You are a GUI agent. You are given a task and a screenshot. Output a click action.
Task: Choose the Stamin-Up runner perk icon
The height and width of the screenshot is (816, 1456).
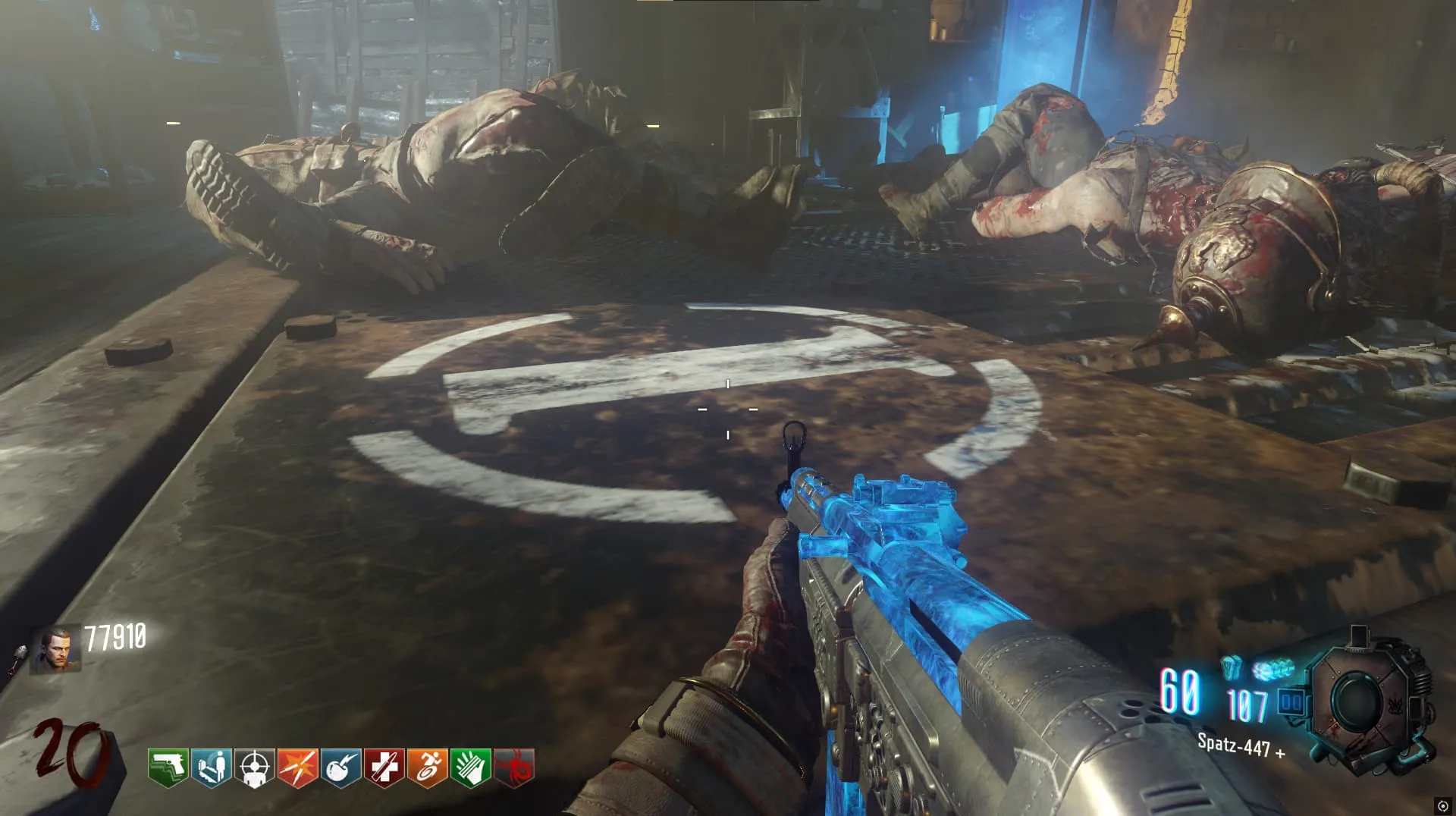coord(427,767)
